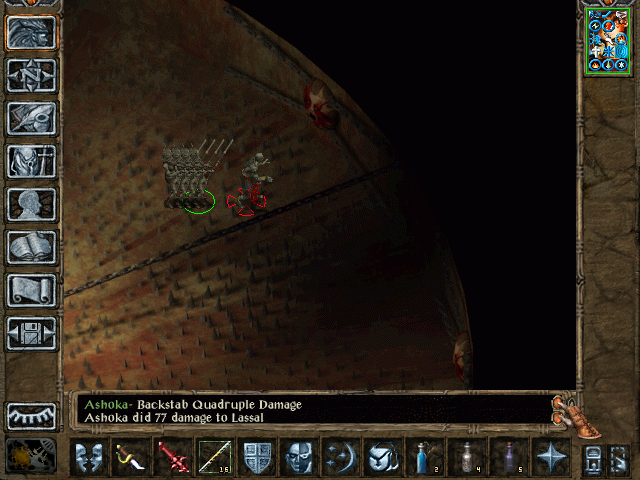Use the potion with count 5
The width and height of the screenshot is (640, 480).
coord(509,456)
